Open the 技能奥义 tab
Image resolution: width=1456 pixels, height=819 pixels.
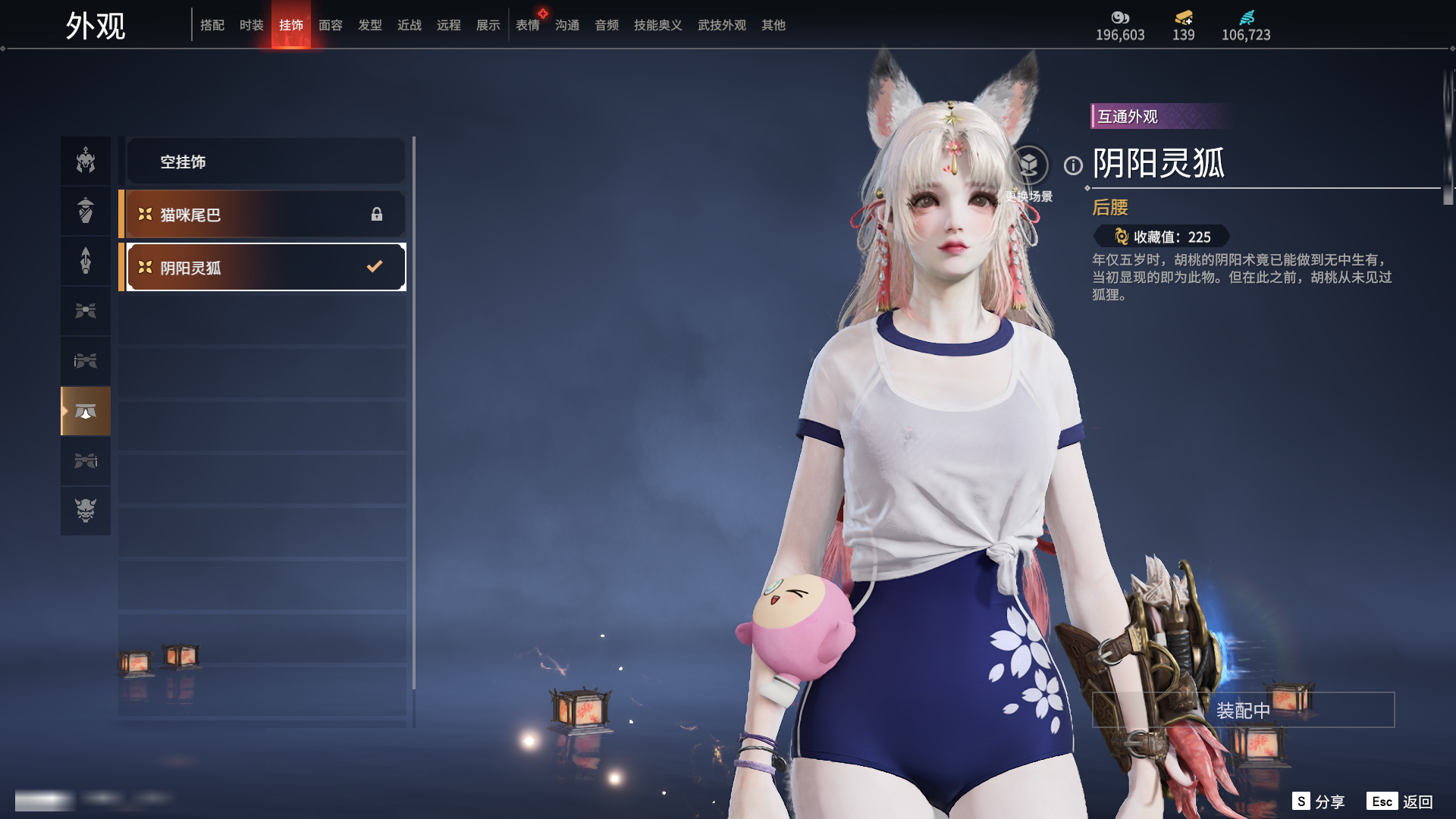click(658, 25)
